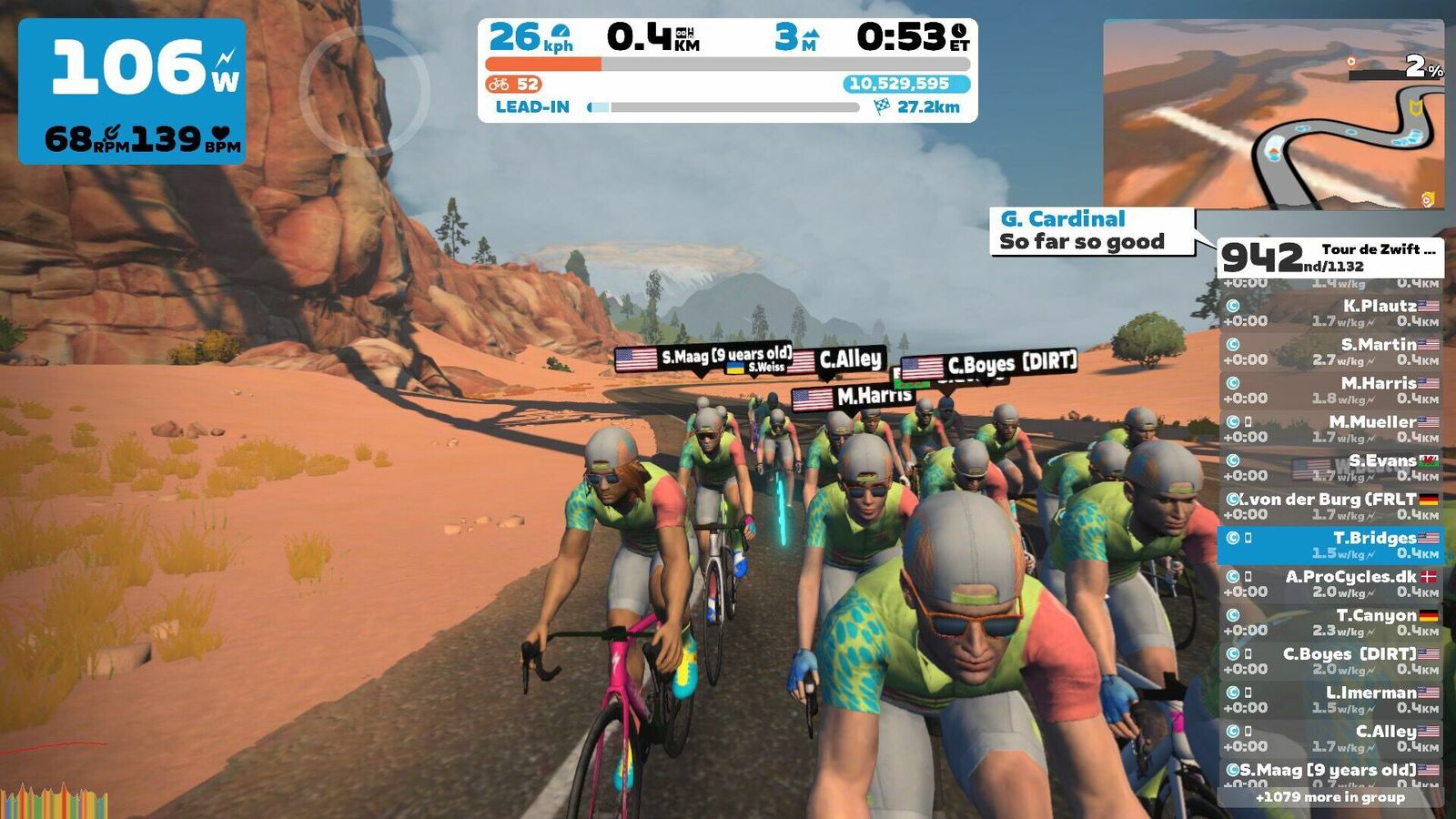1456x819 pixels.
Task: Select L.Imerman in the riders list
Action: click(x=1330, y=699)
